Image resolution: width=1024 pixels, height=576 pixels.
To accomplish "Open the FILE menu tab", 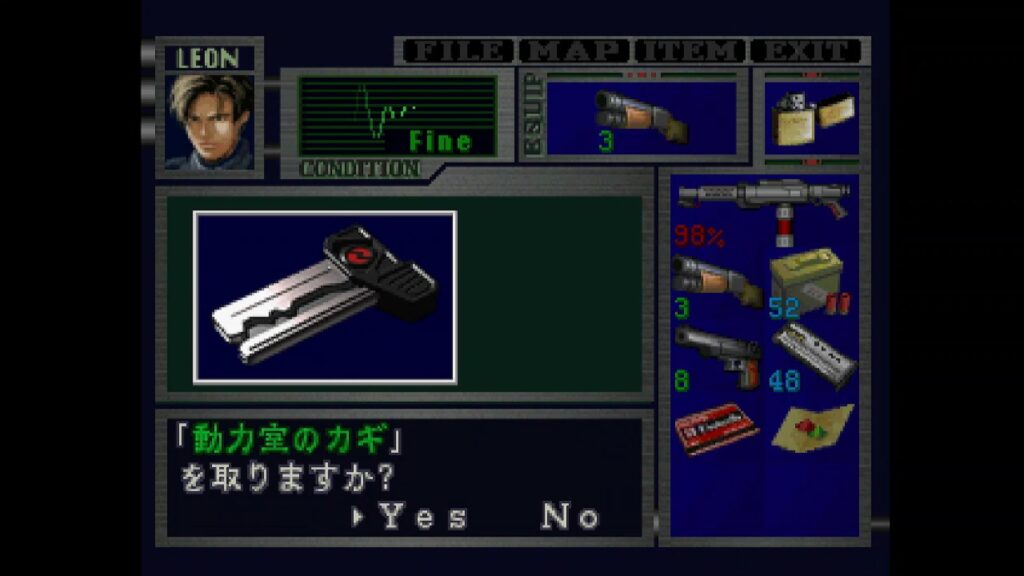I will coord(457,51).
